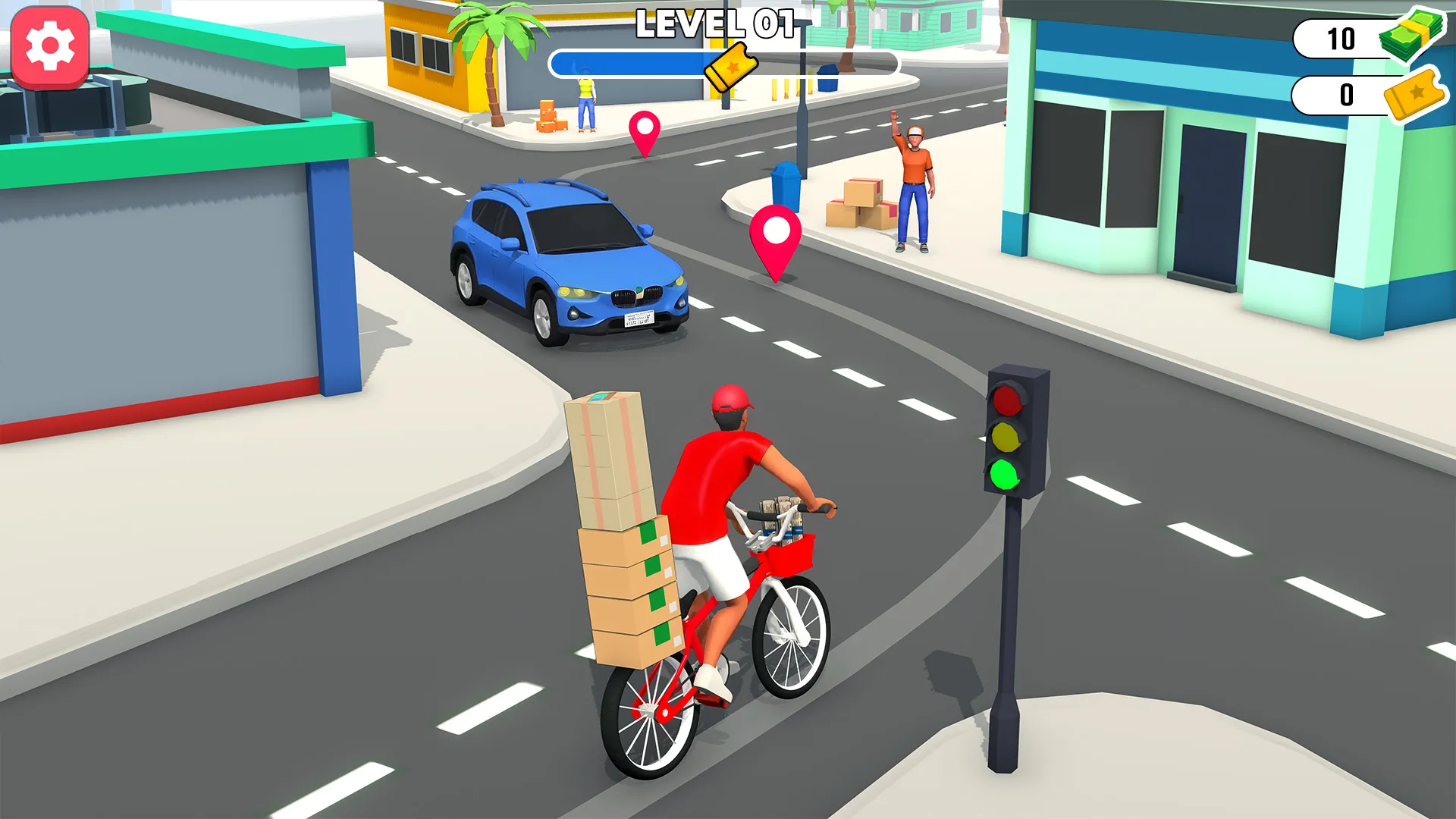Click the money counter showing 10

pos(1341,38)
